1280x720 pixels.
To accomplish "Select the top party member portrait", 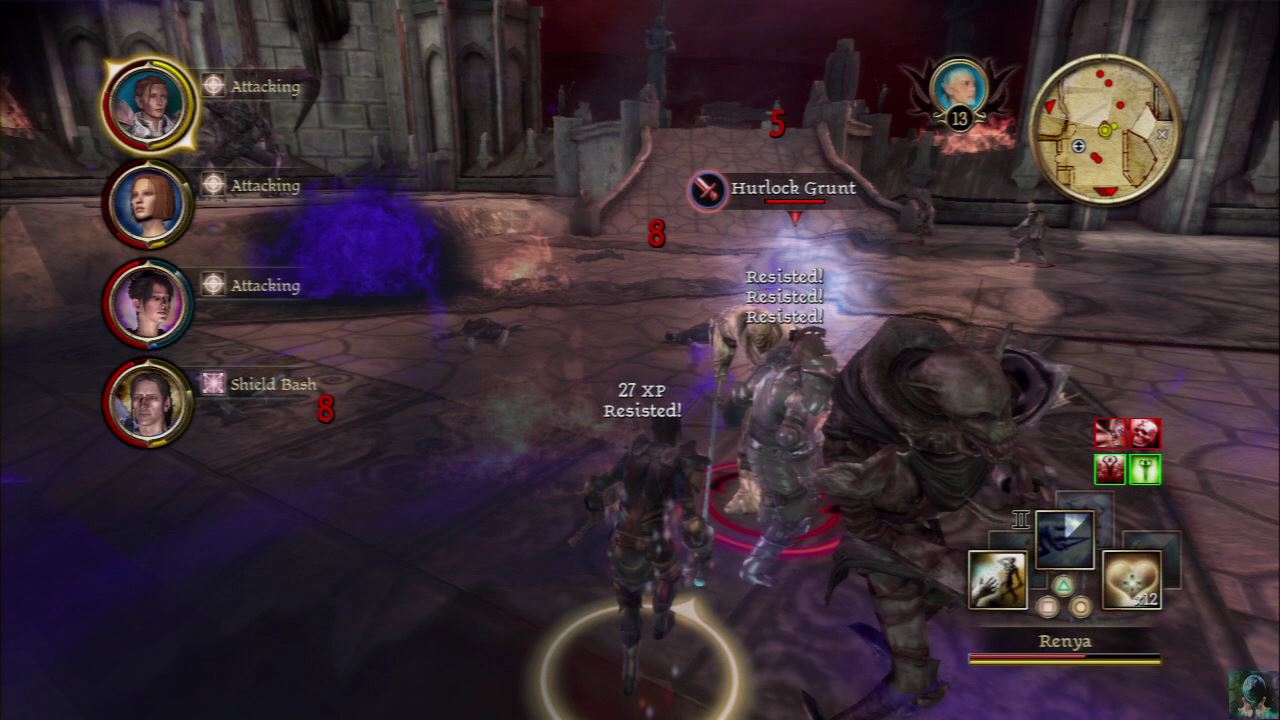I will tap(149, 103).
